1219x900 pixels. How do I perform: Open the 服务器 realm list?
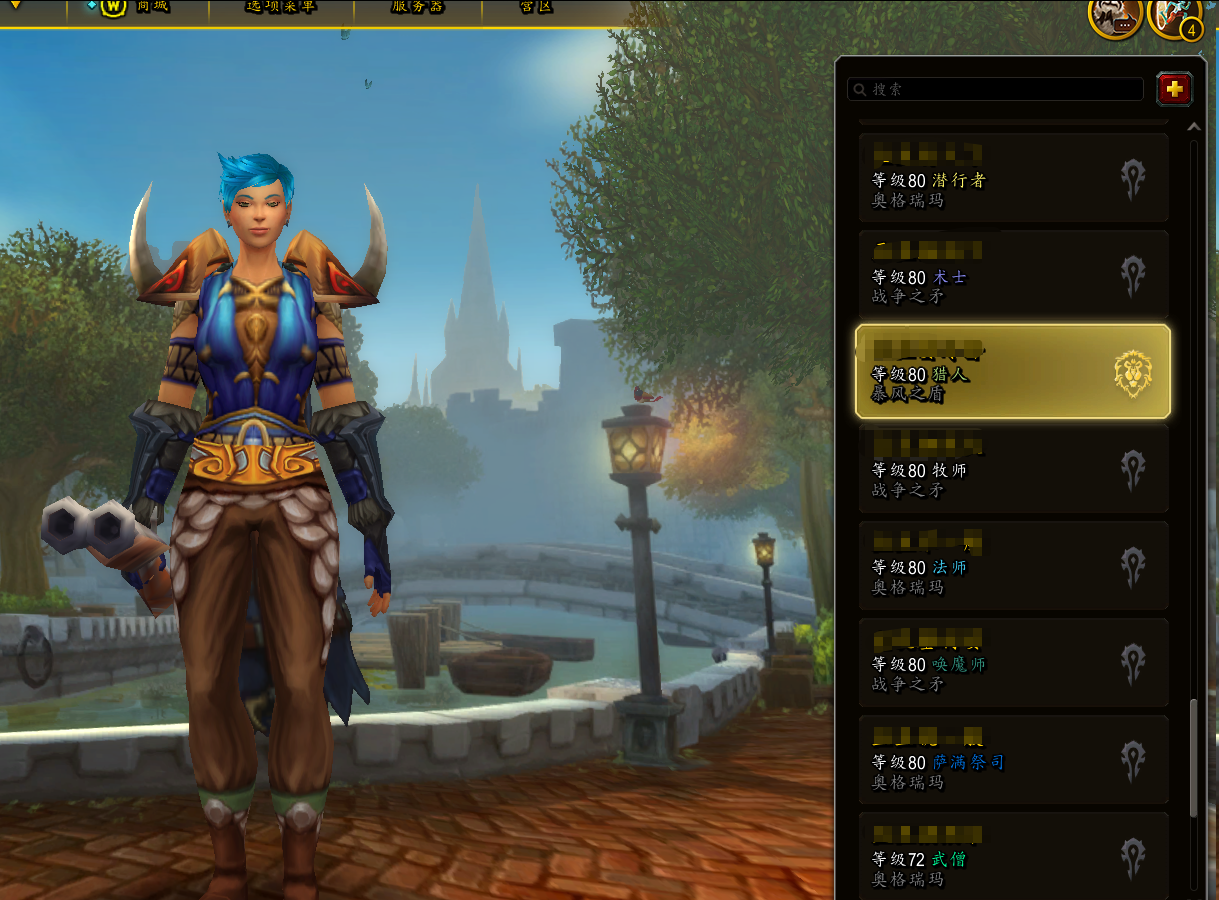click(418, 6)
